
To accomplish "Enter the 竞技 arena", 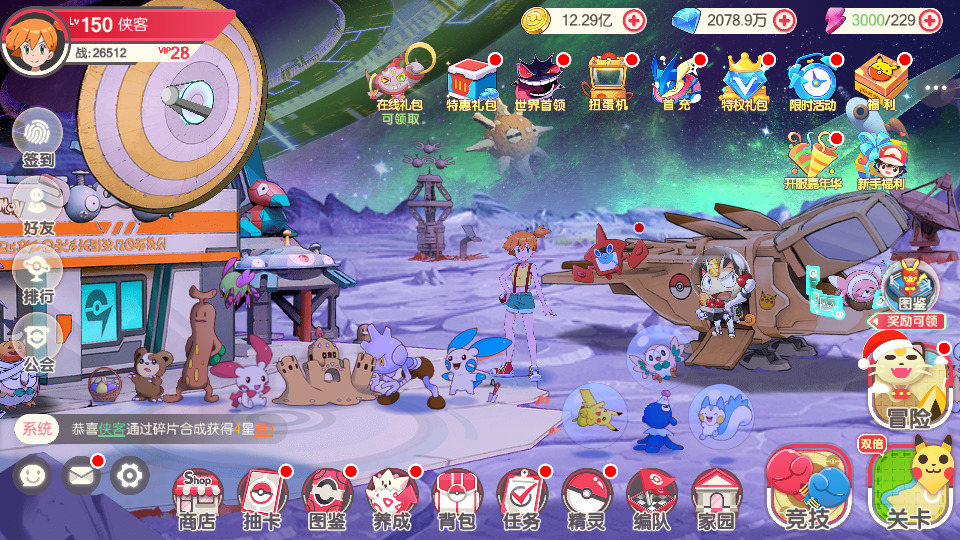I will click(808, 490).
